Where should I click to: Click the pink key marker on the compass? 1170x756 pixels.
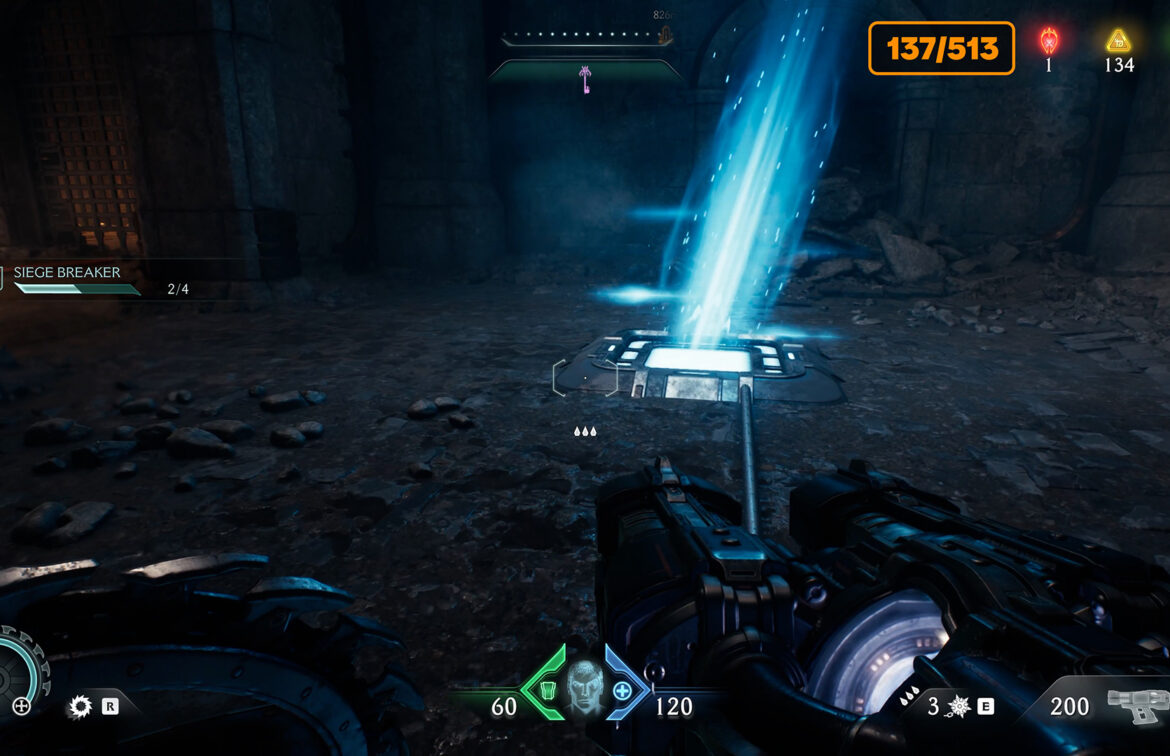pos(584,79)
